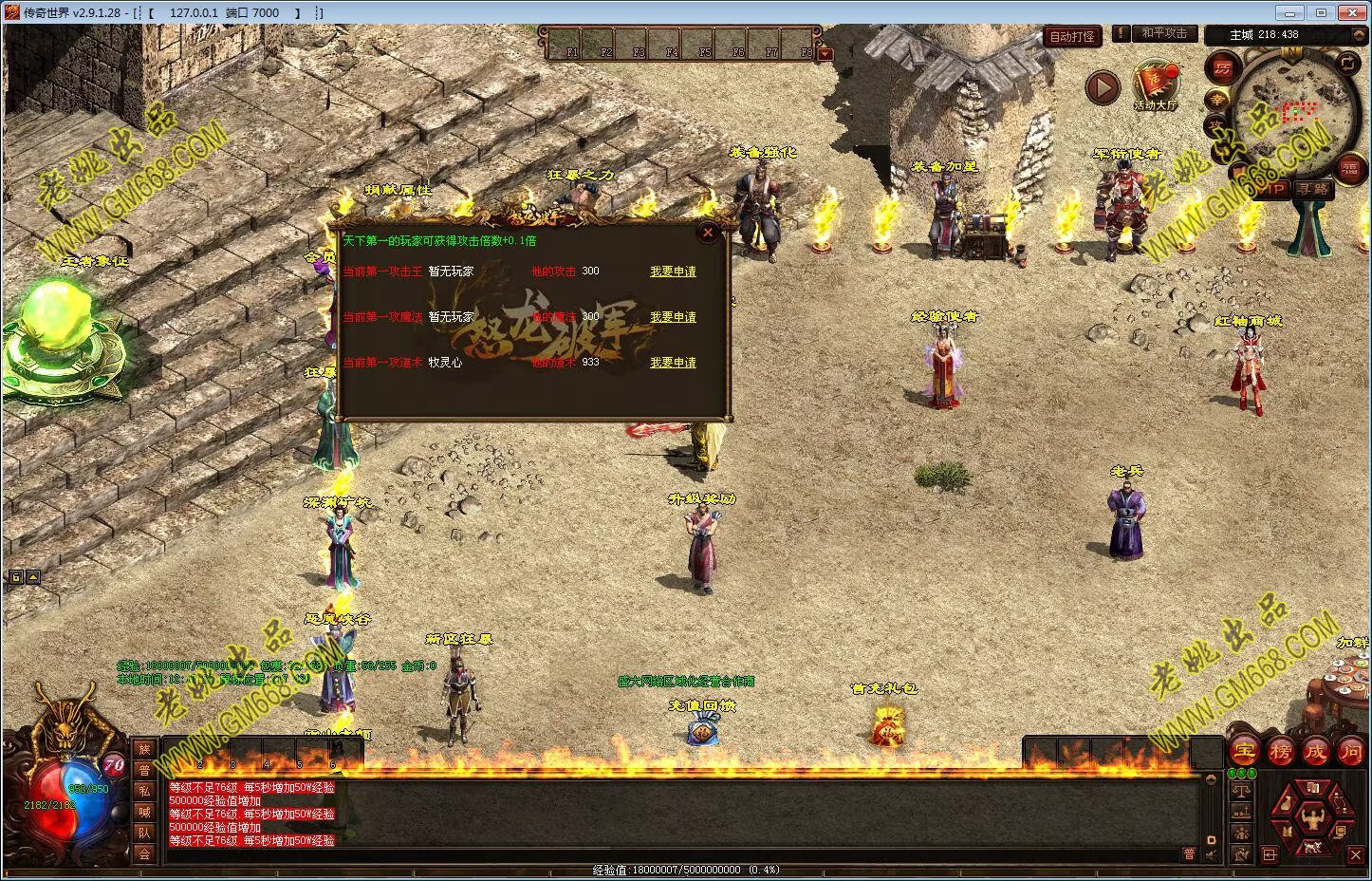Open the character panel muscular figure icon

pos(1313,817)
